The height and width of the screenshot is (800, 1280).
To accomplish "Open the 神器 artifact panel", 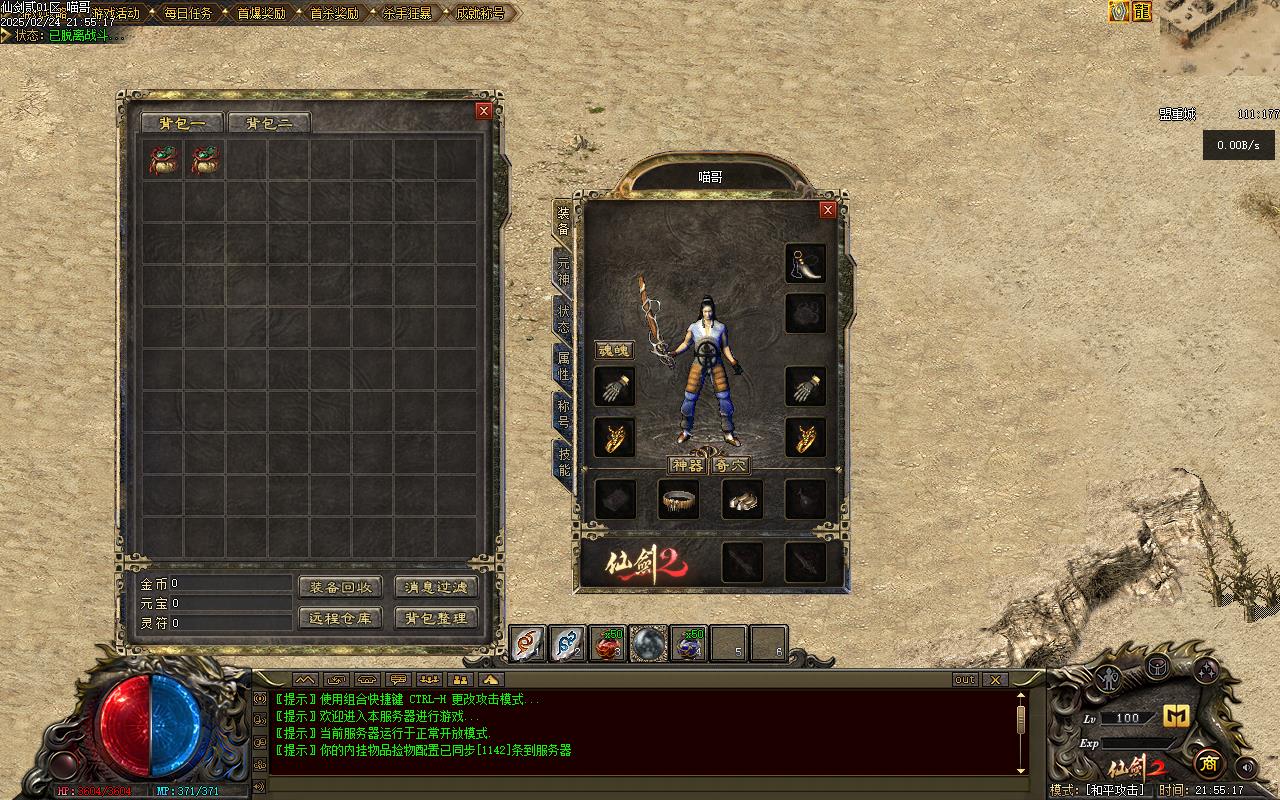I will [x=687, y=465].
